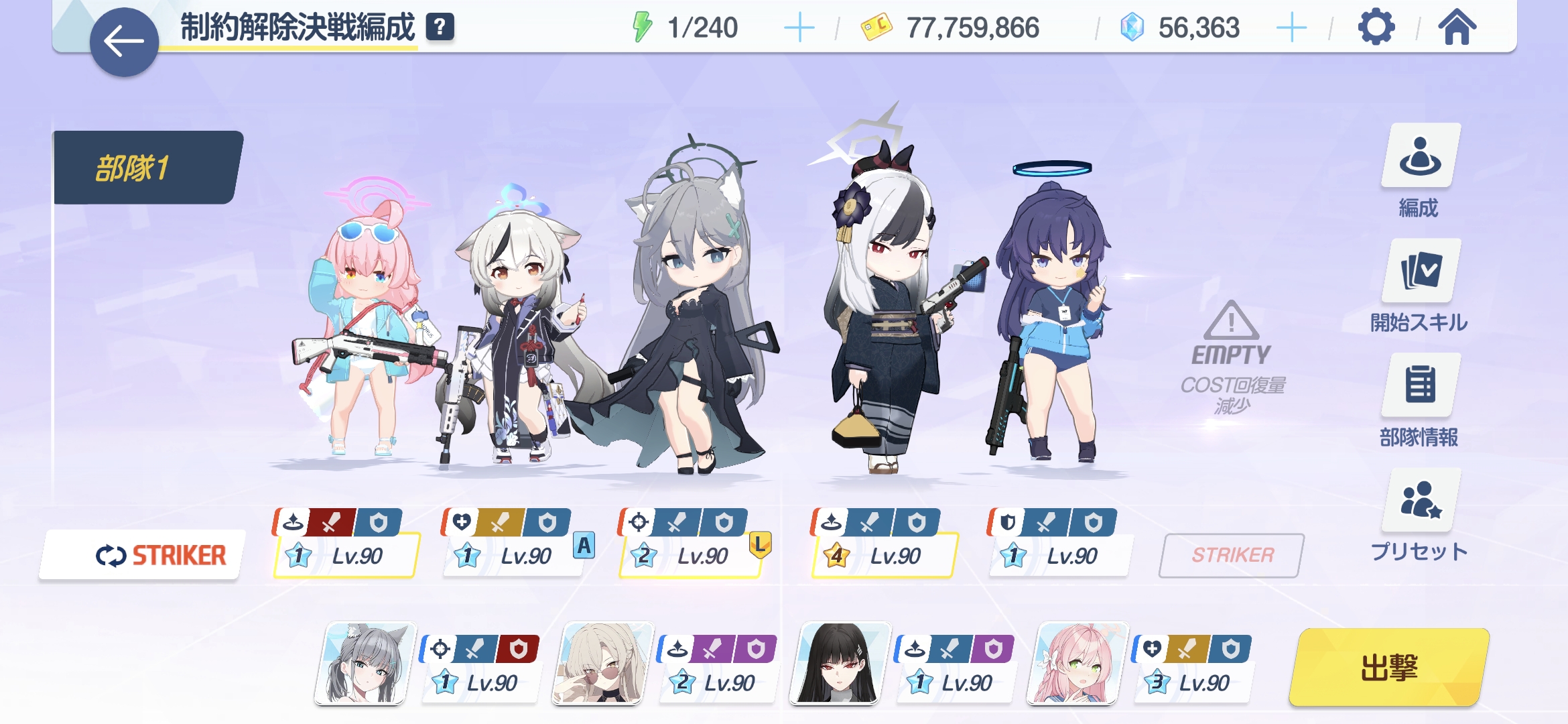Pick the black-haired special student portrait
Viewport: 1568px width, 724px height.
839,664
